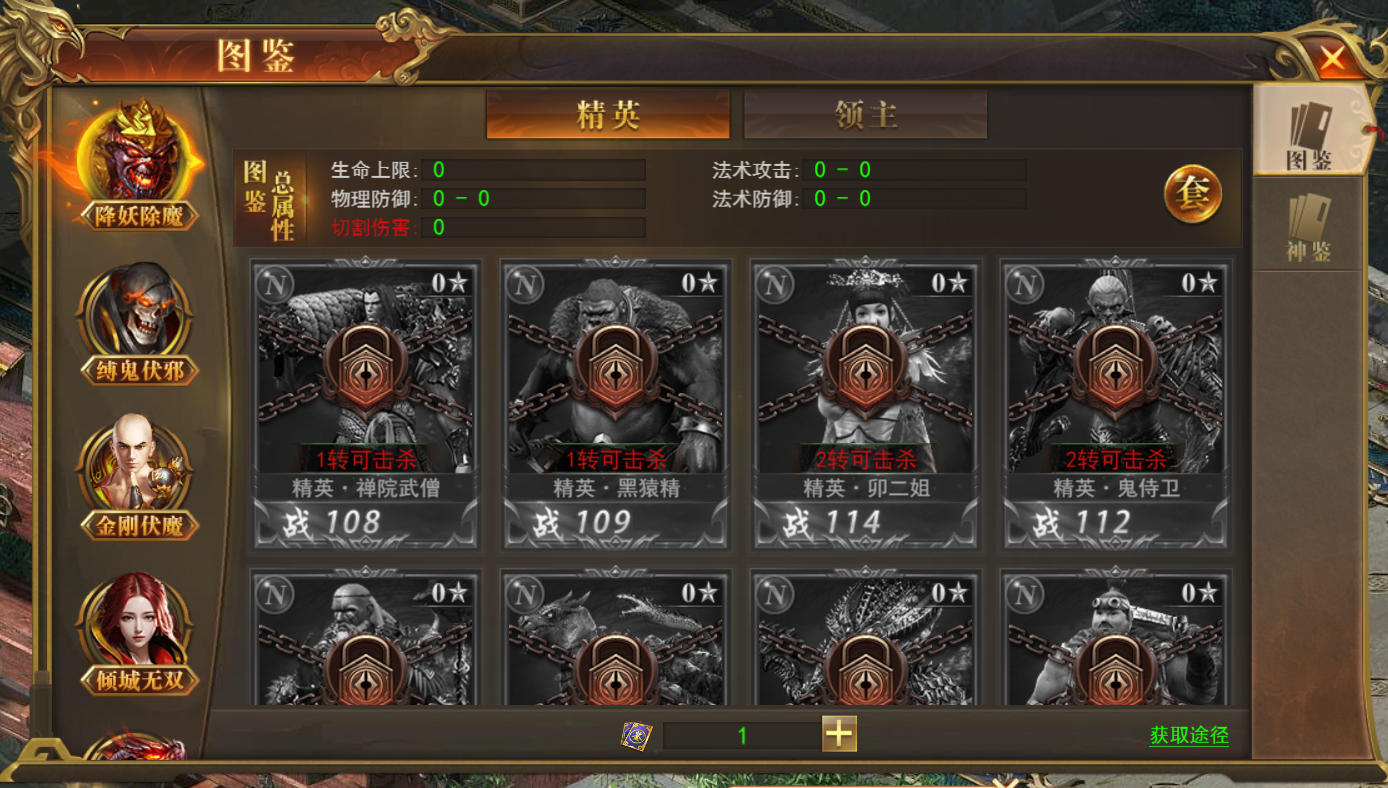
Task: Open the 图鉴 side tab
Action: tap(1308, 132)
